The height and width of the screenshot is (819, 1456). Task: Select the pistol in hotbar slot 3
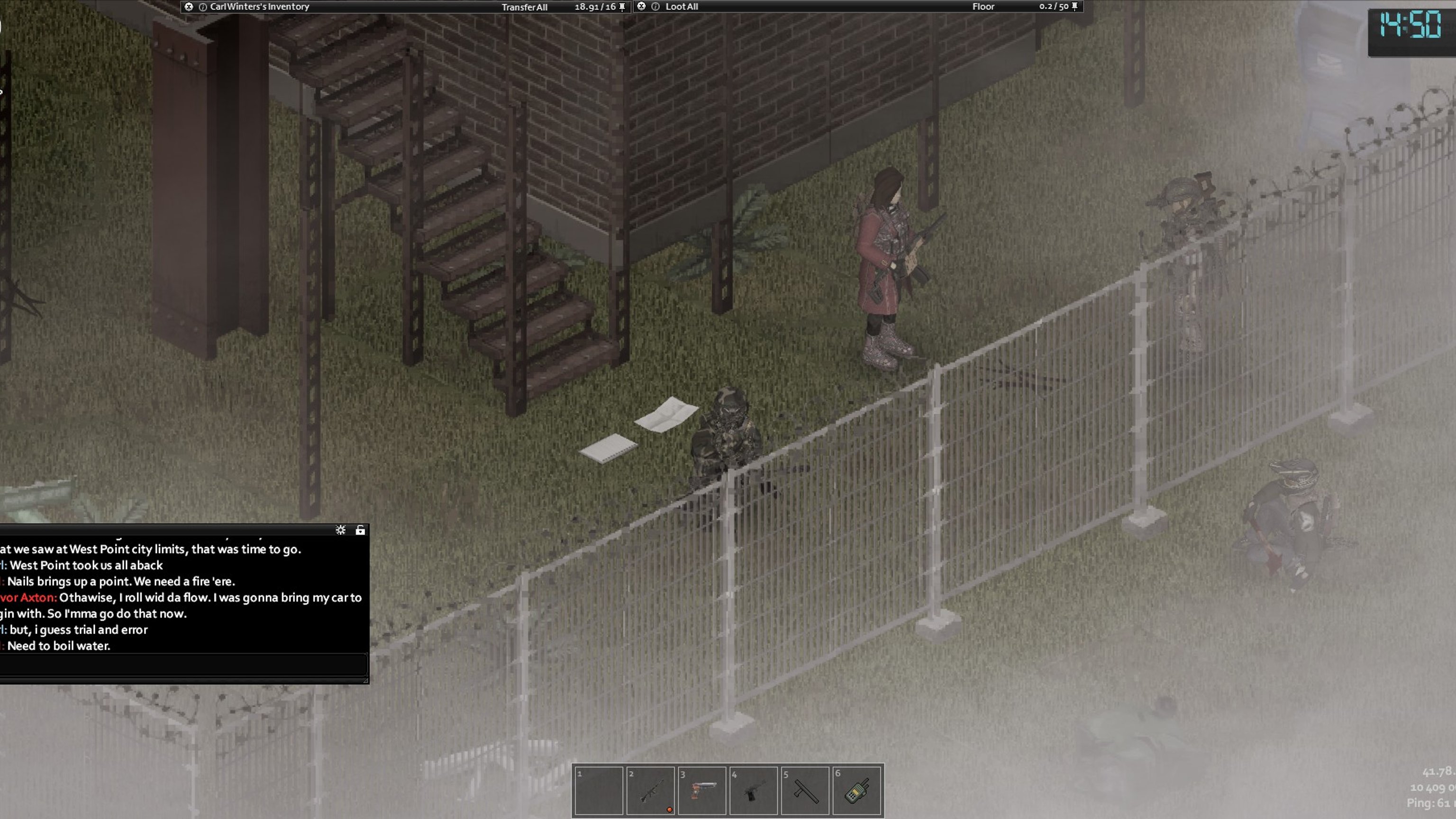point(702,791)
